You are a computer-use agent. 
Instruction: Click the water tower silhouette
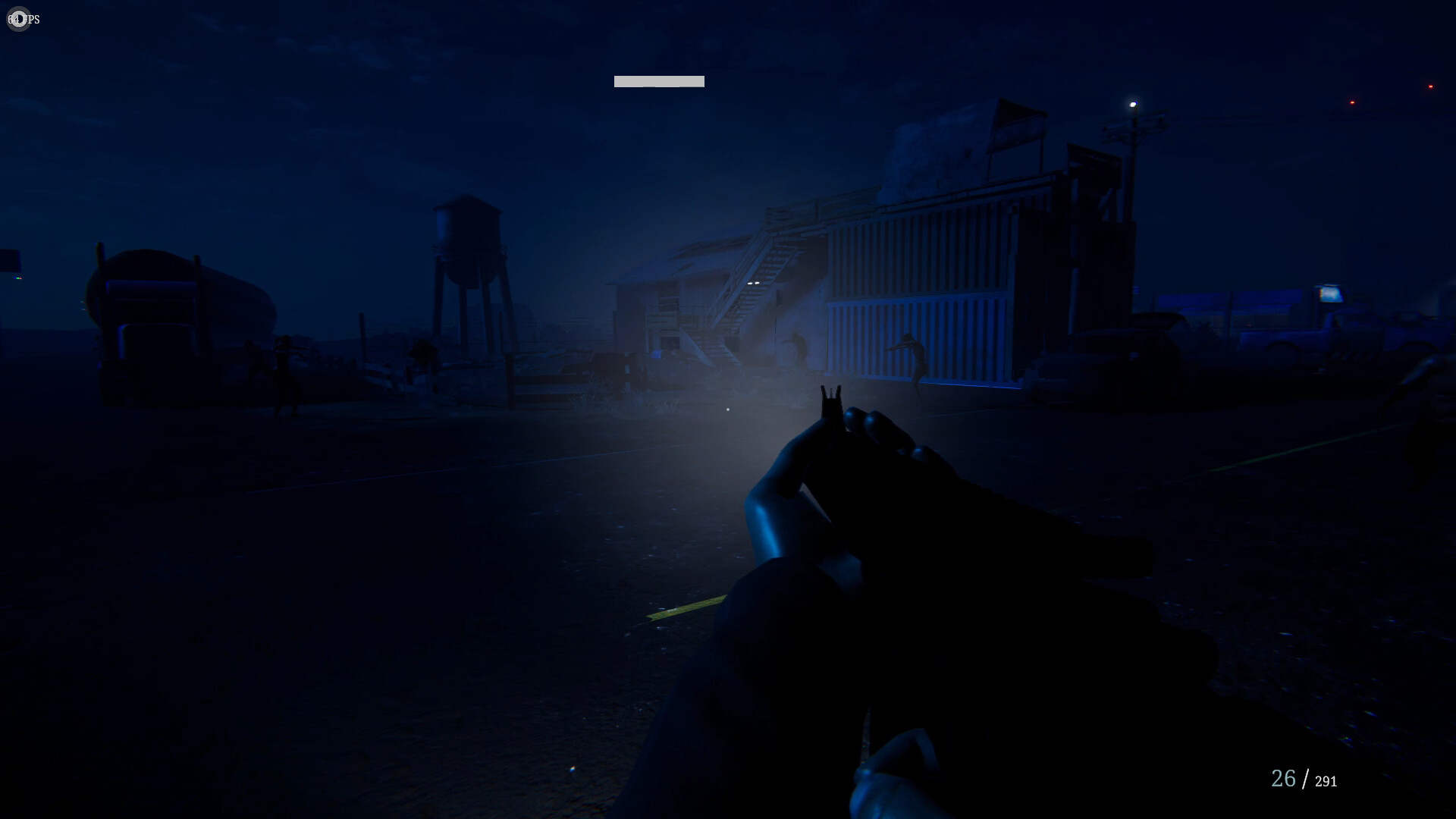(468, 235)
